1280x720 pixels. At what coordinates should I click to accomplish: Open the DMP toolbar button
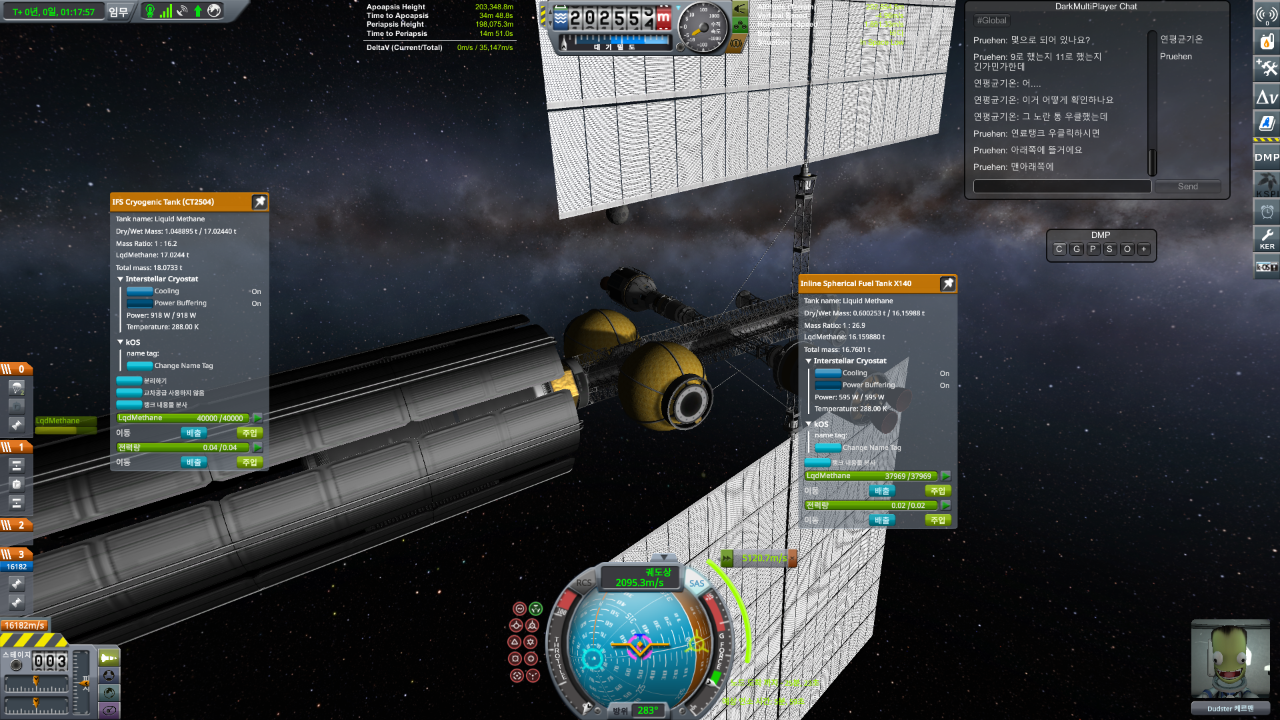(x=1267, y=157)
